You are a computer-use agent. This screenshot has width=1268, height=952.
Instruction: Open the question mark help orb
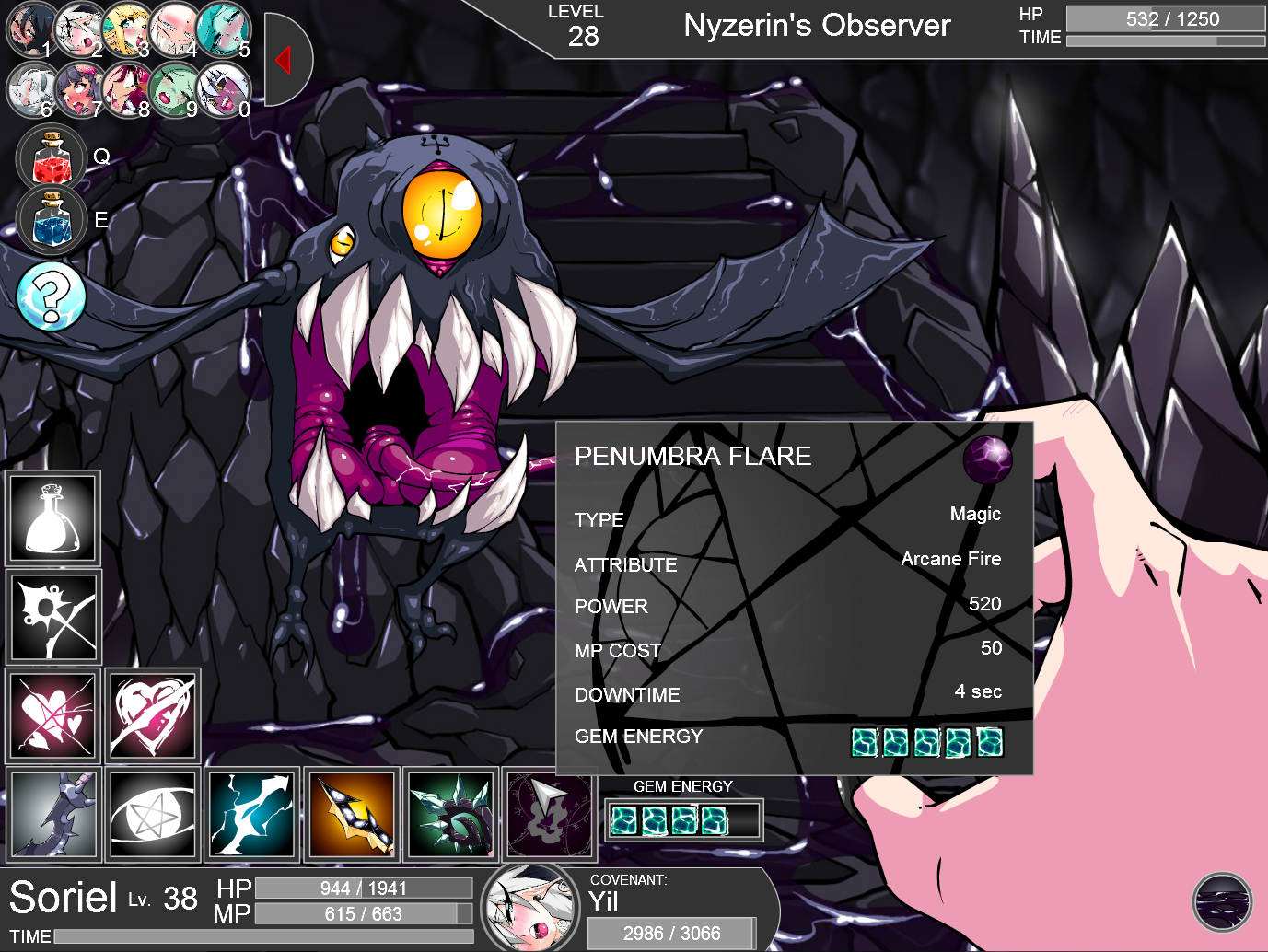click(x=52, y=296)
